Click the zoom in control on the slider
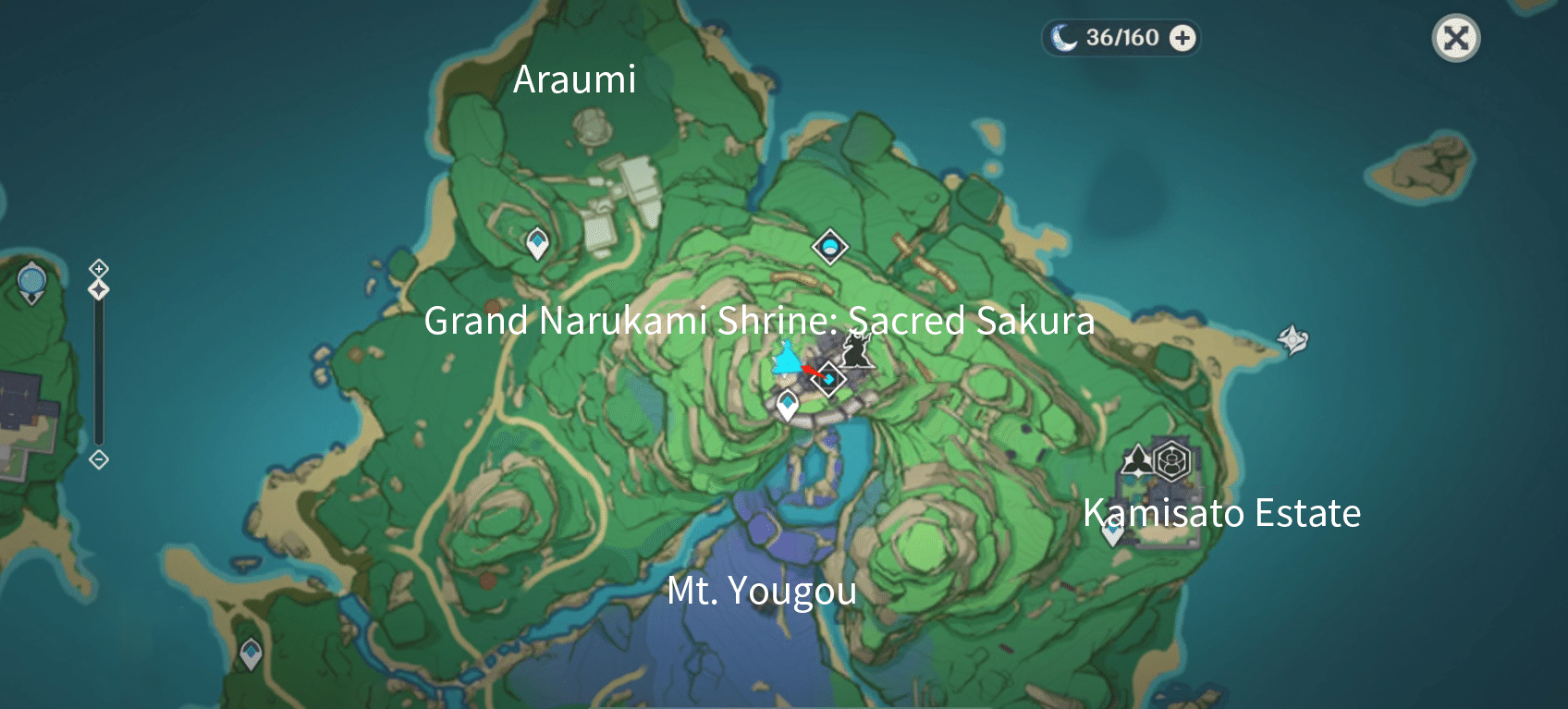 tap(97, 269)
